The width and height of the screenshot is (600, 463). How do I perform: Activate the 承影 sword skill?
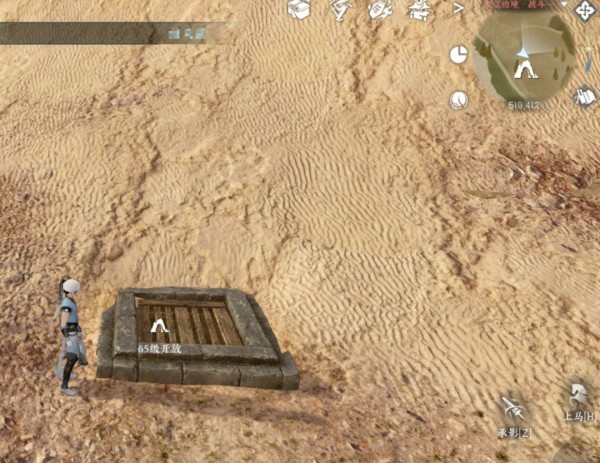(x=513, y=412)
